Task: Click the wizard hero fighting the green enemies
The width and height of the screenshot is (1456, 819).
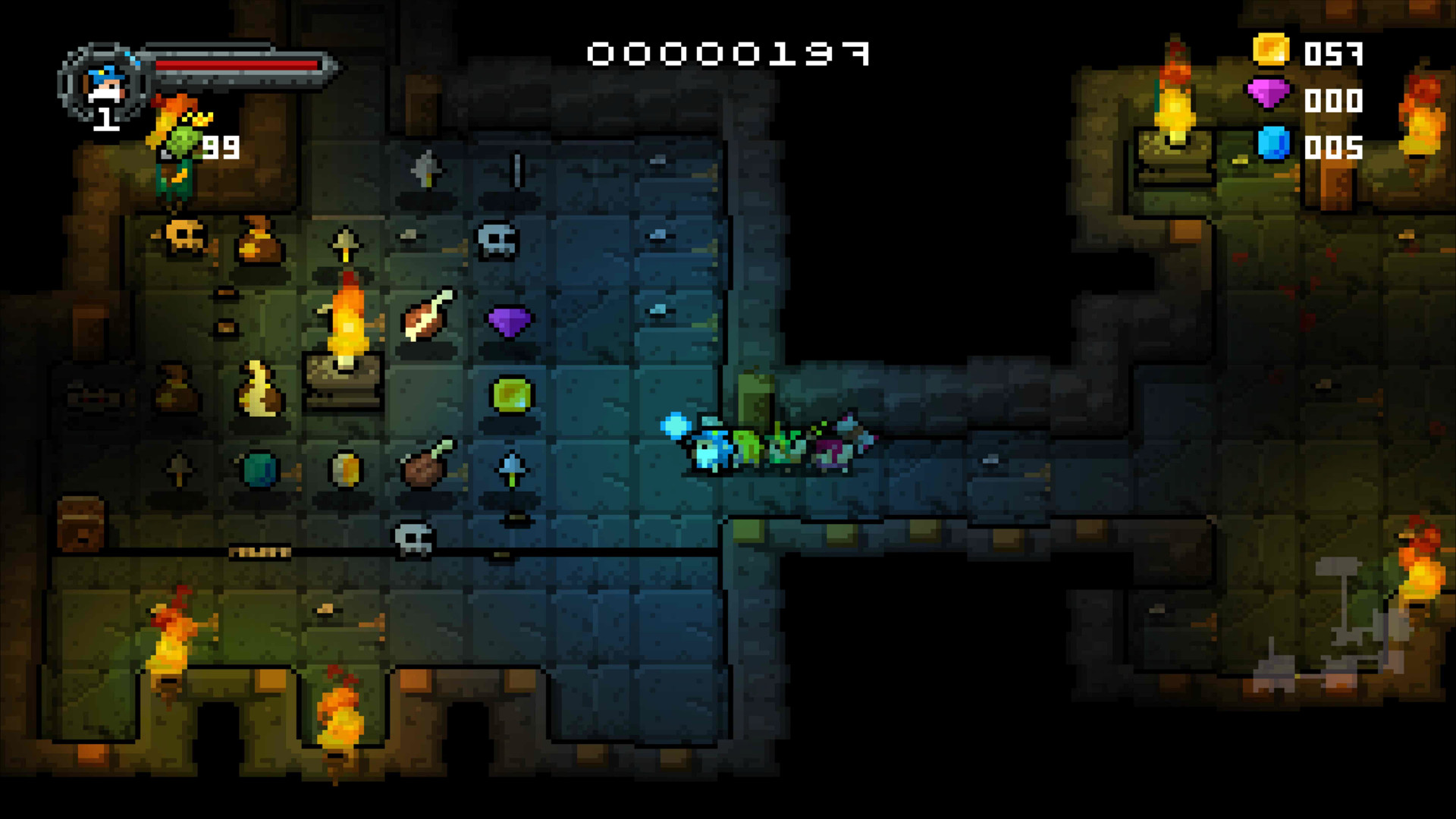Action: pyautogui.click(x=709, y=447)
